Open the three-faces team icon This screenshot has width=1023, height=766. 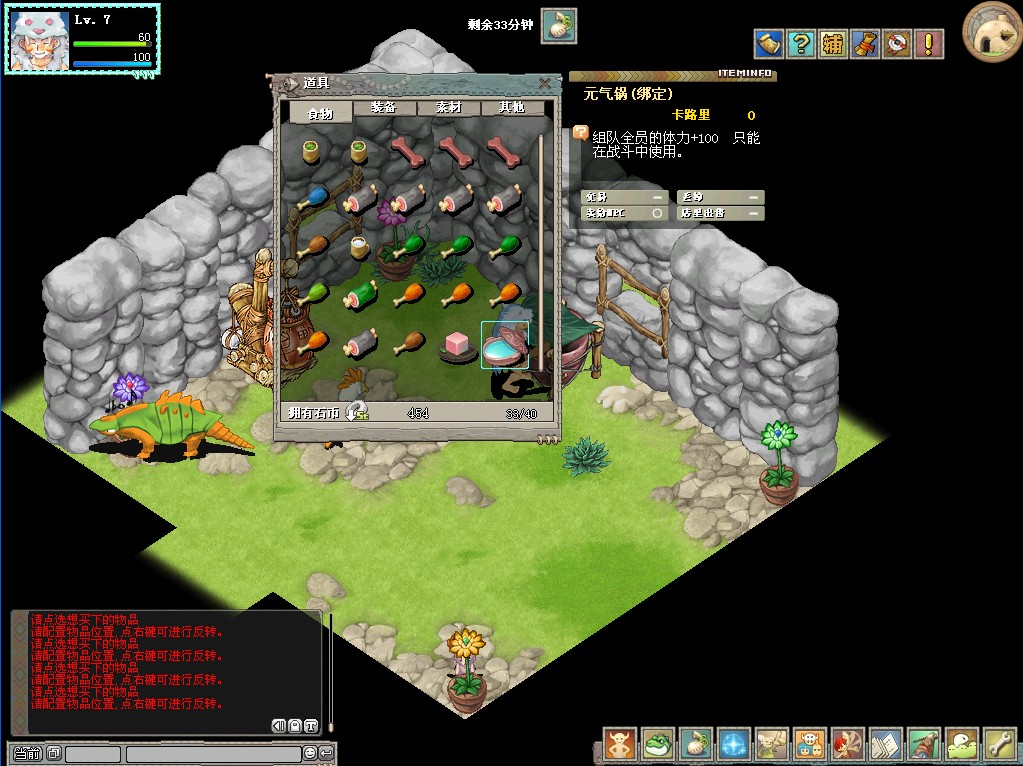point(810,744)
